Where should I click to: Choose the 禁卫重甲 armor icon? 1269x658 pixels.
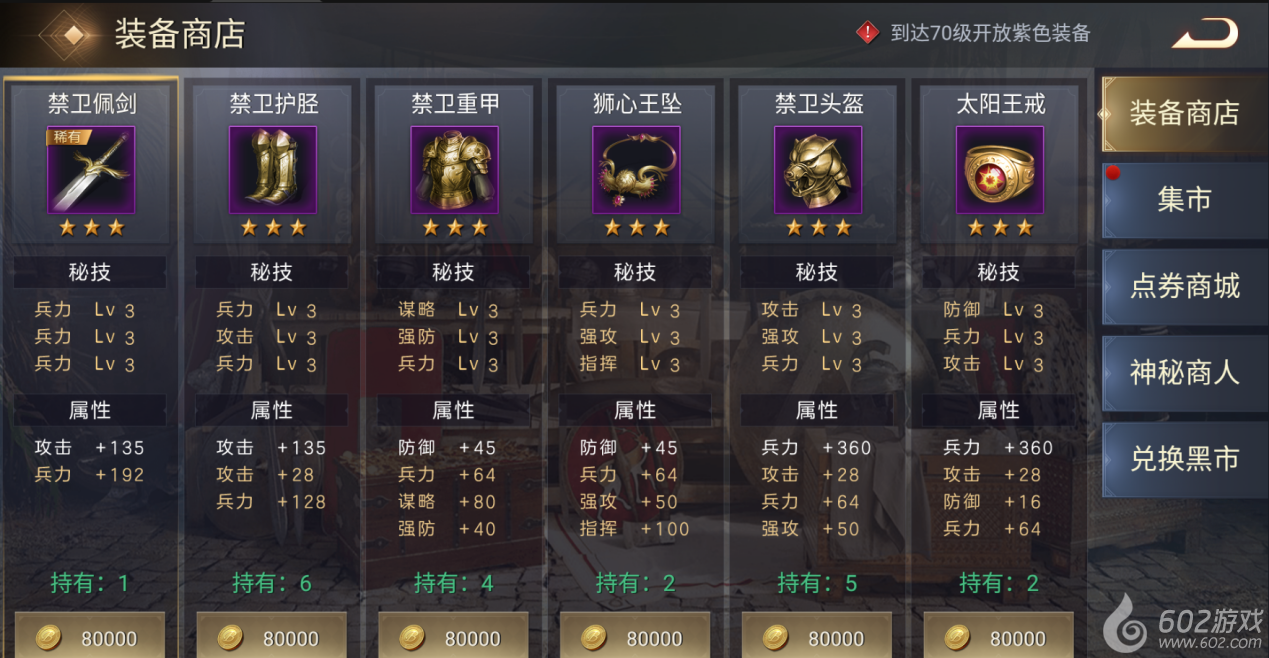455,170
